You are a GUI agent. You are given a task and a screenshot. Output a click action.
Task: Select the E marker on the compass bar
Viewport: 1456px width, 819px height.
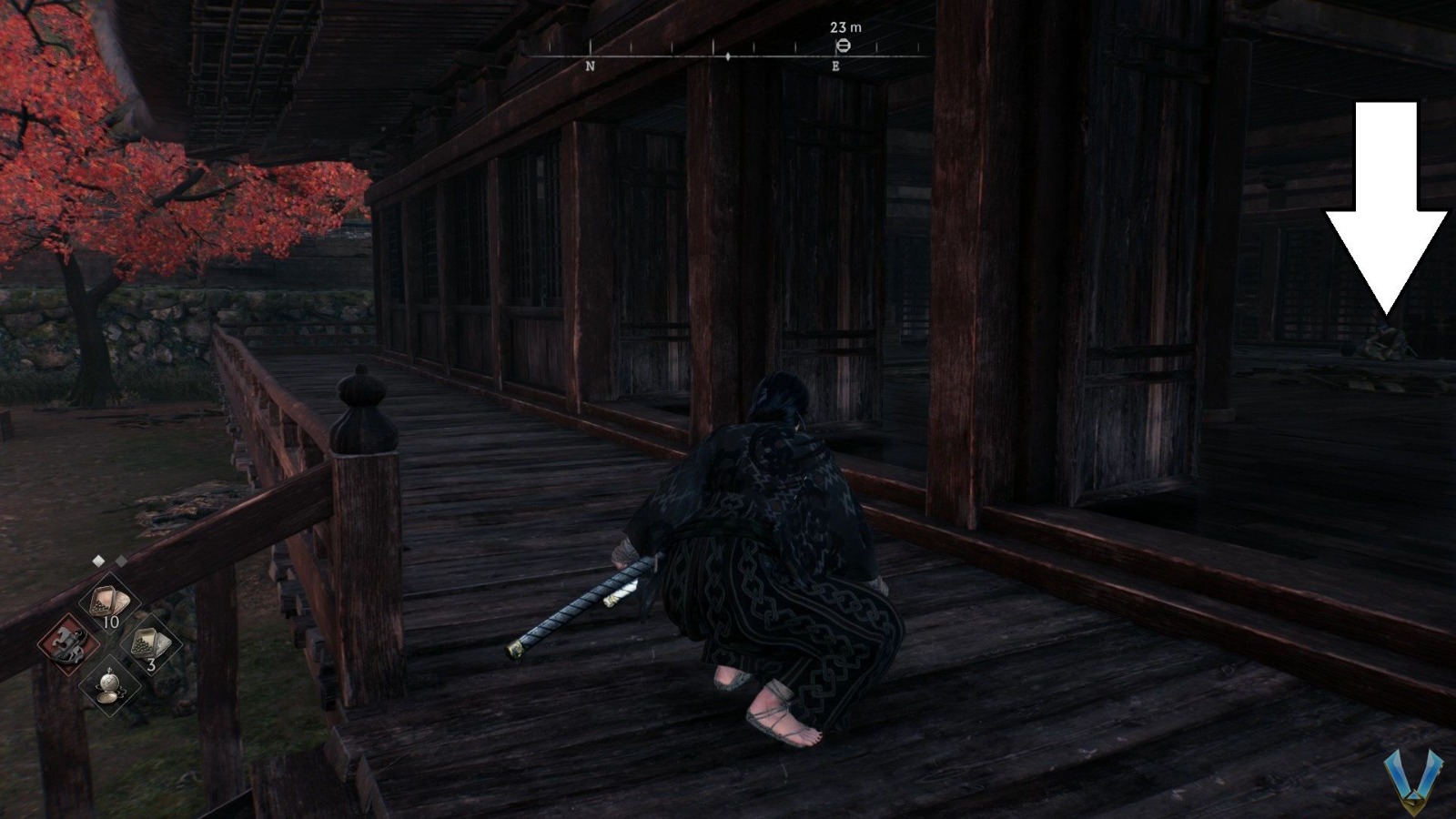pos(836,66)
